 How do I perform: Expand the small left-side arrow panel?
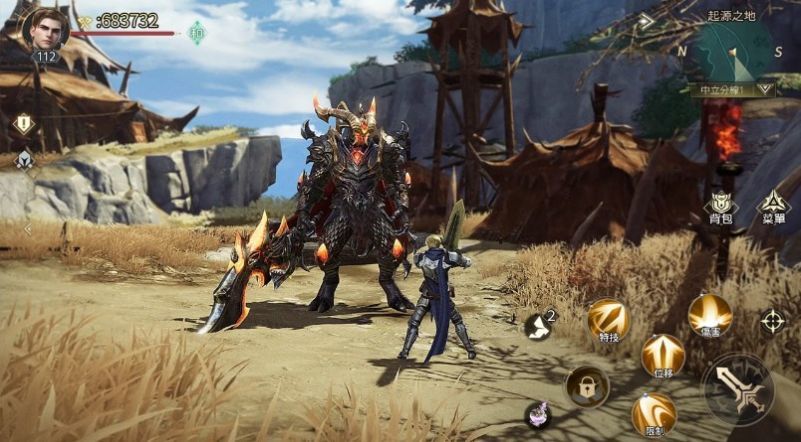coord(28,229)
